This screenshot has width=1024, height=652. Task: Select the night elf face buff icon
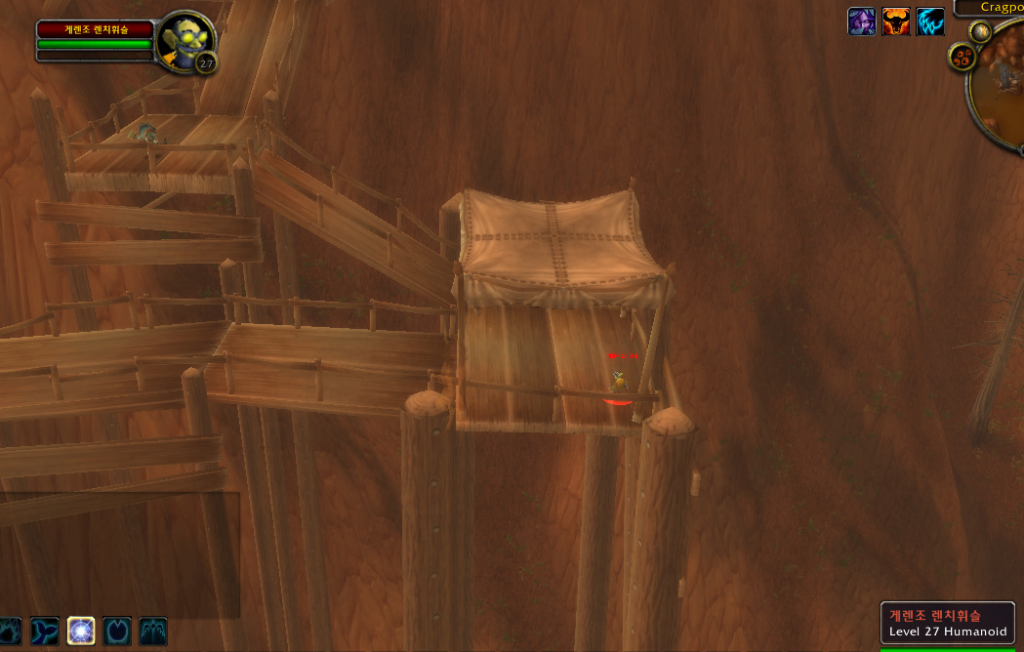(x=861, y=21)
